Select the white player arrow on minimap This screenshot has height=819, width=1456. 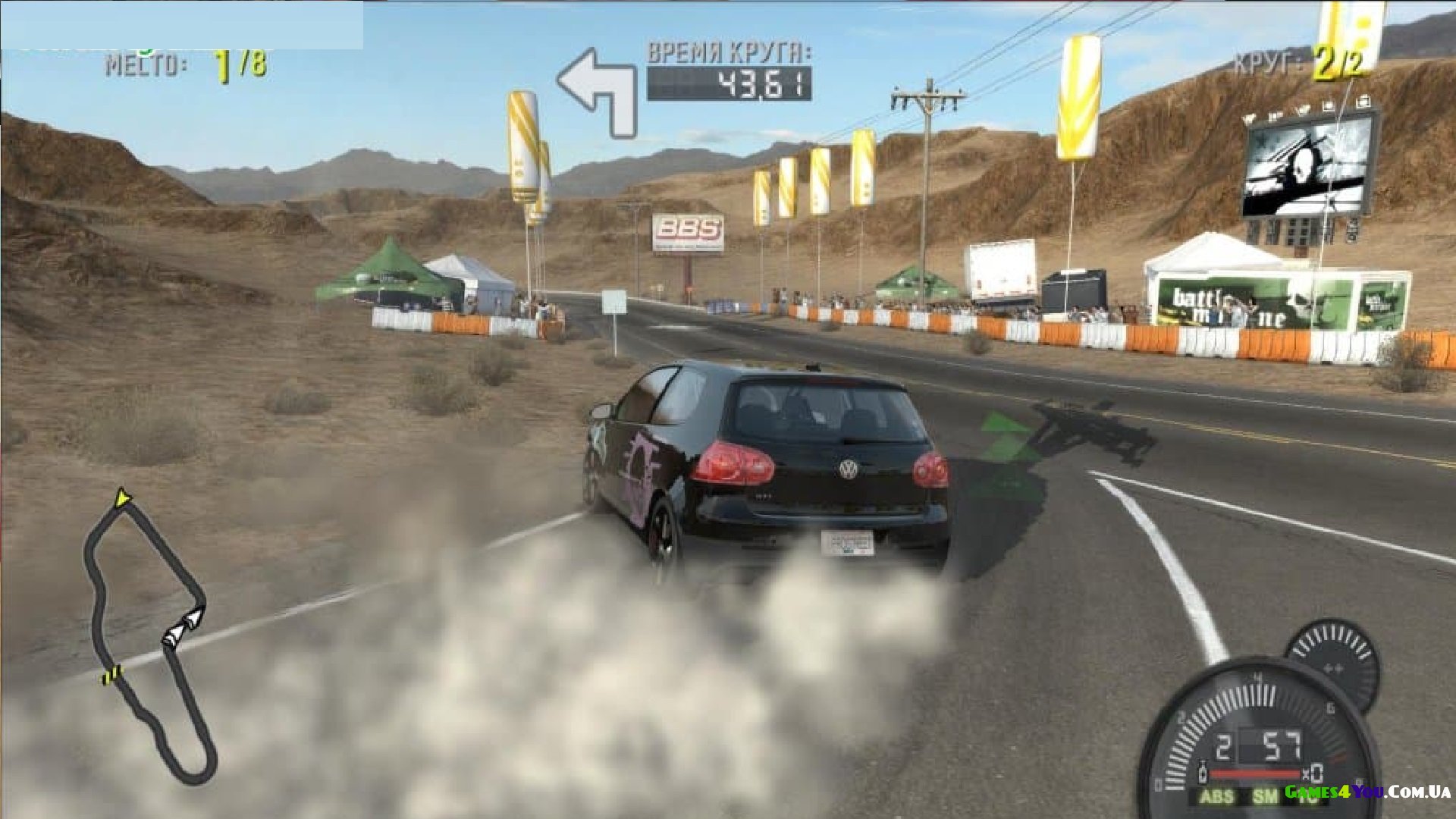click(x=184, y=627)
